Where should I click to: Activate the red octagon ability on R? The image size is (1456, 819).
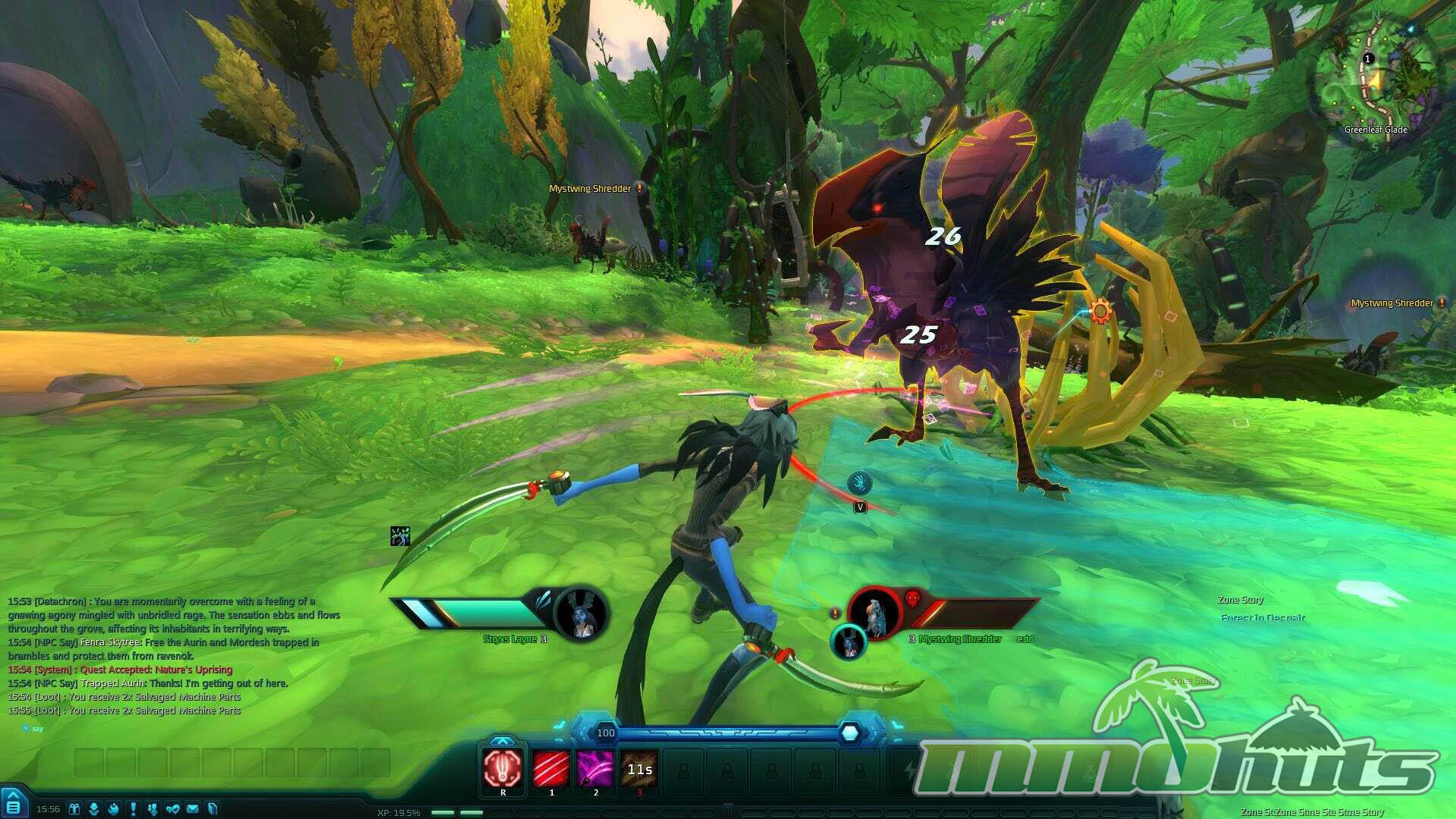(503, 768)
